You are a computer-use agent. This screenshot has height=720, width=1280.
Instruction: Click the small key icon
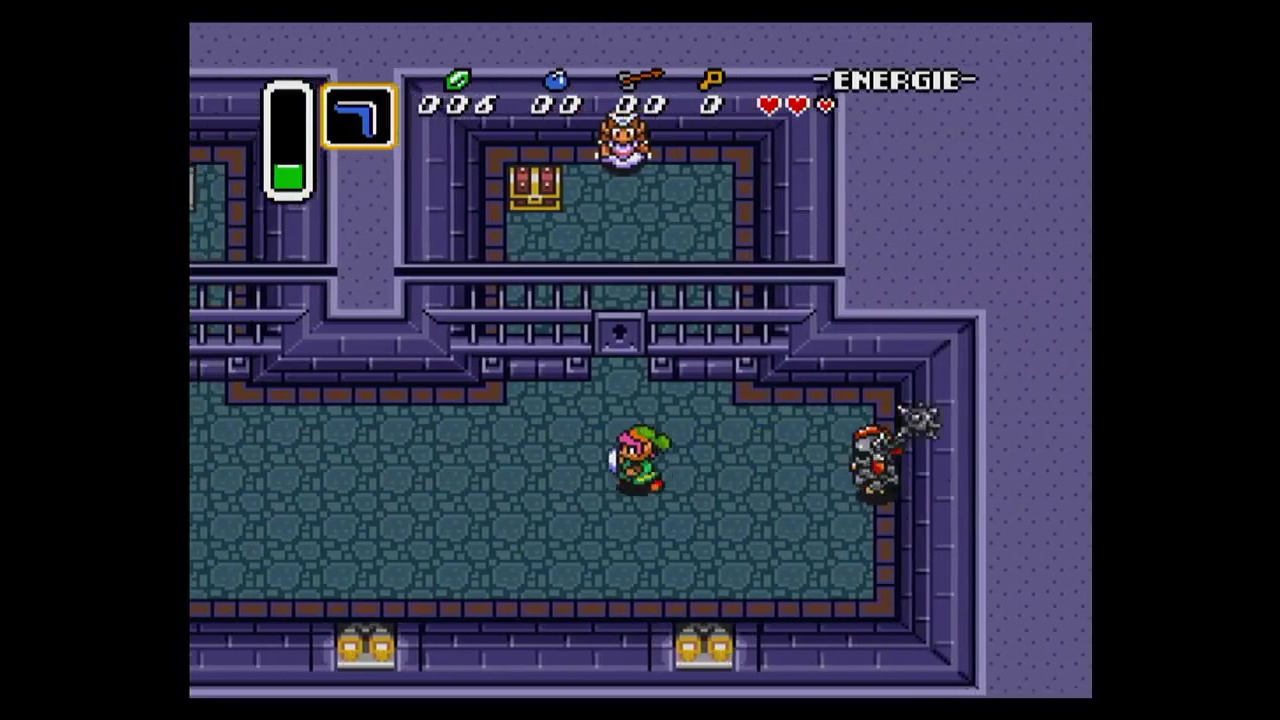click(711, 80)
